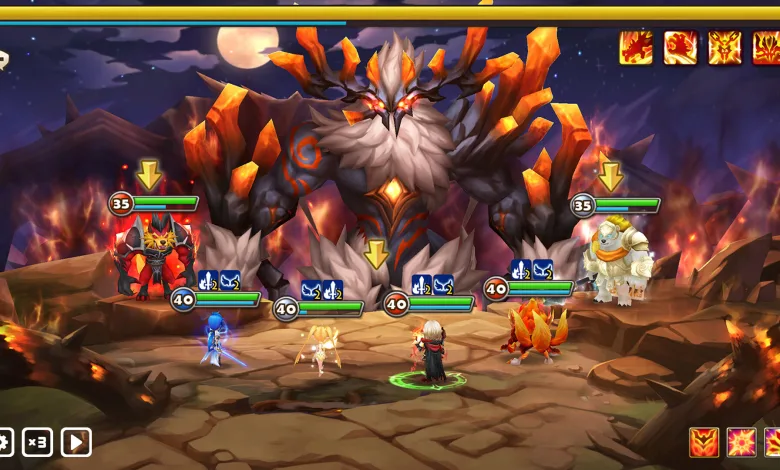Screen dimensions: 780x470
Task: Use the pink starburst explosion skill
Action: 743,441
